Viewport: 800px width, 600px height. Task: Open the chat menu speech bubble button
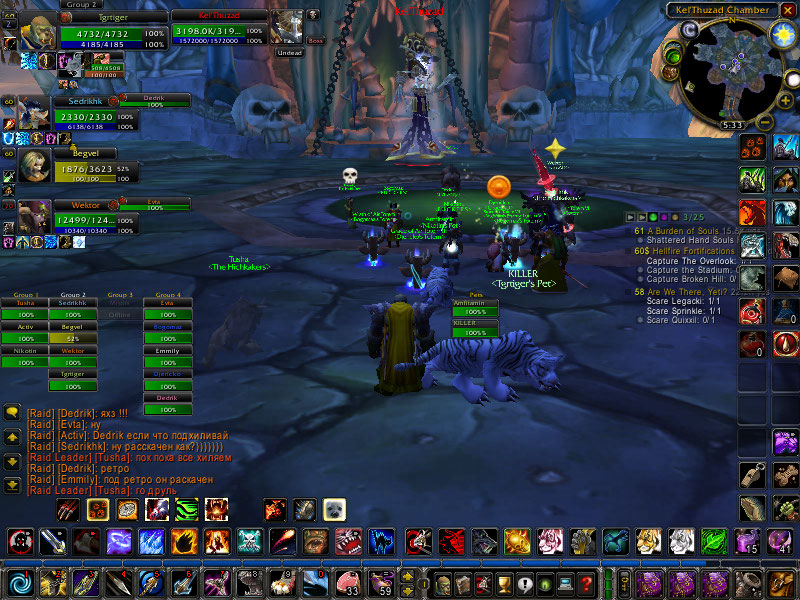(12, 411)
